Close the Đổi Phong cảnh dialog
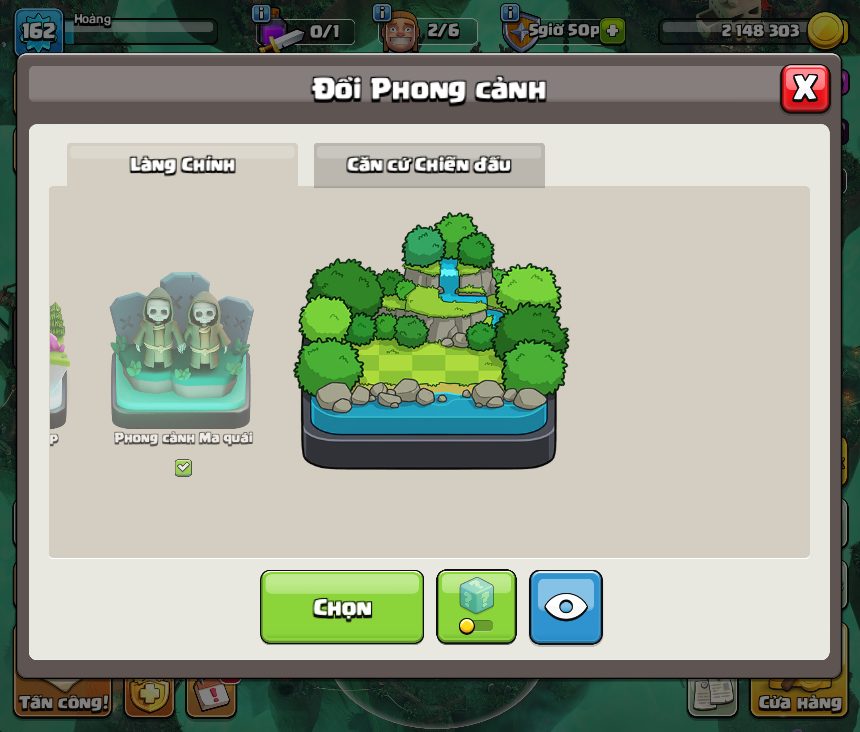The image size is (860, 732). 805,89
